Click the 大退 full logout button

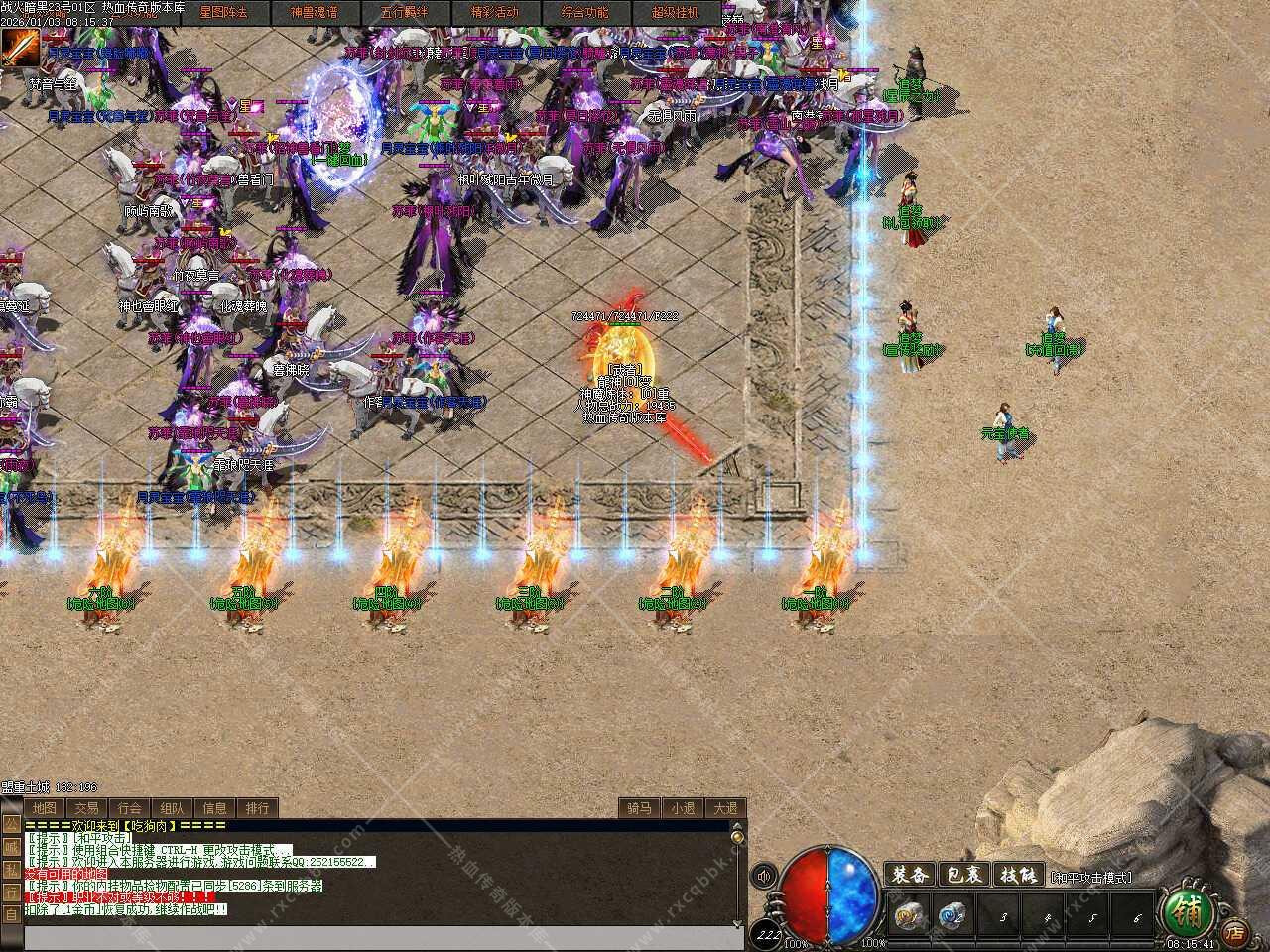coord(725,808)
